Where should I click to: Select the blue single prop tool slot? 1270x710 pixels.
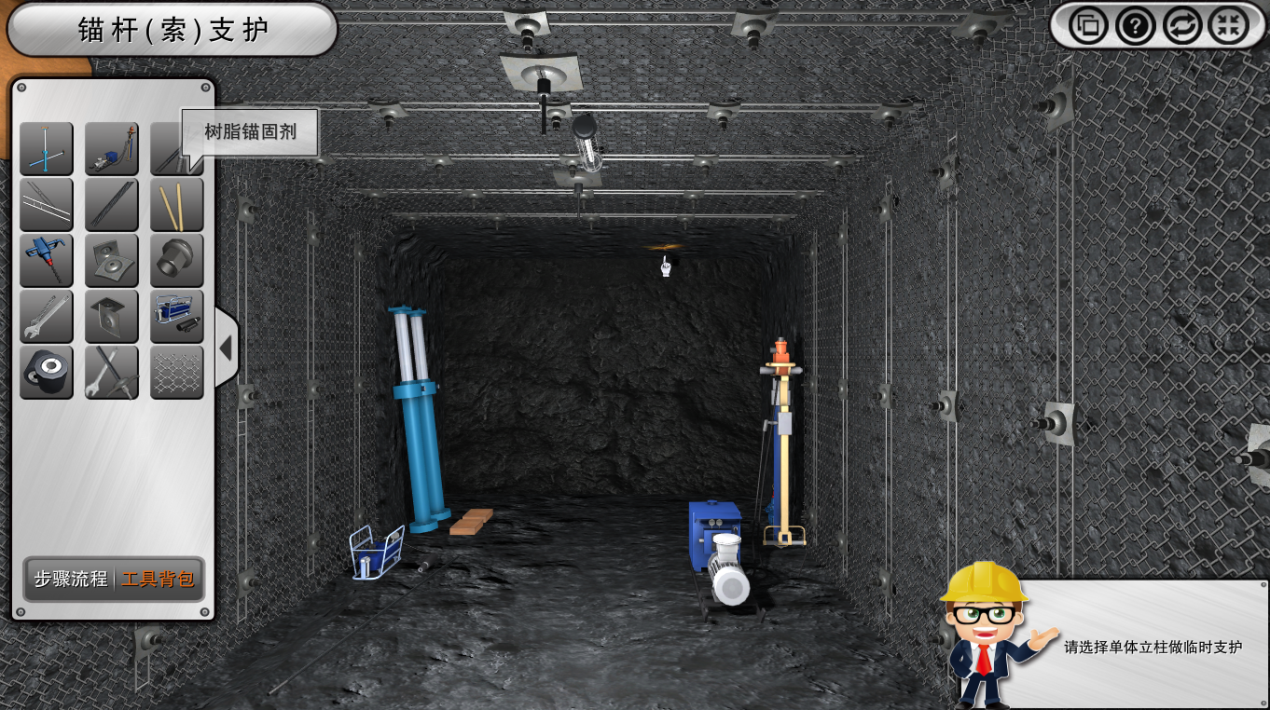(x=46, y=149)
